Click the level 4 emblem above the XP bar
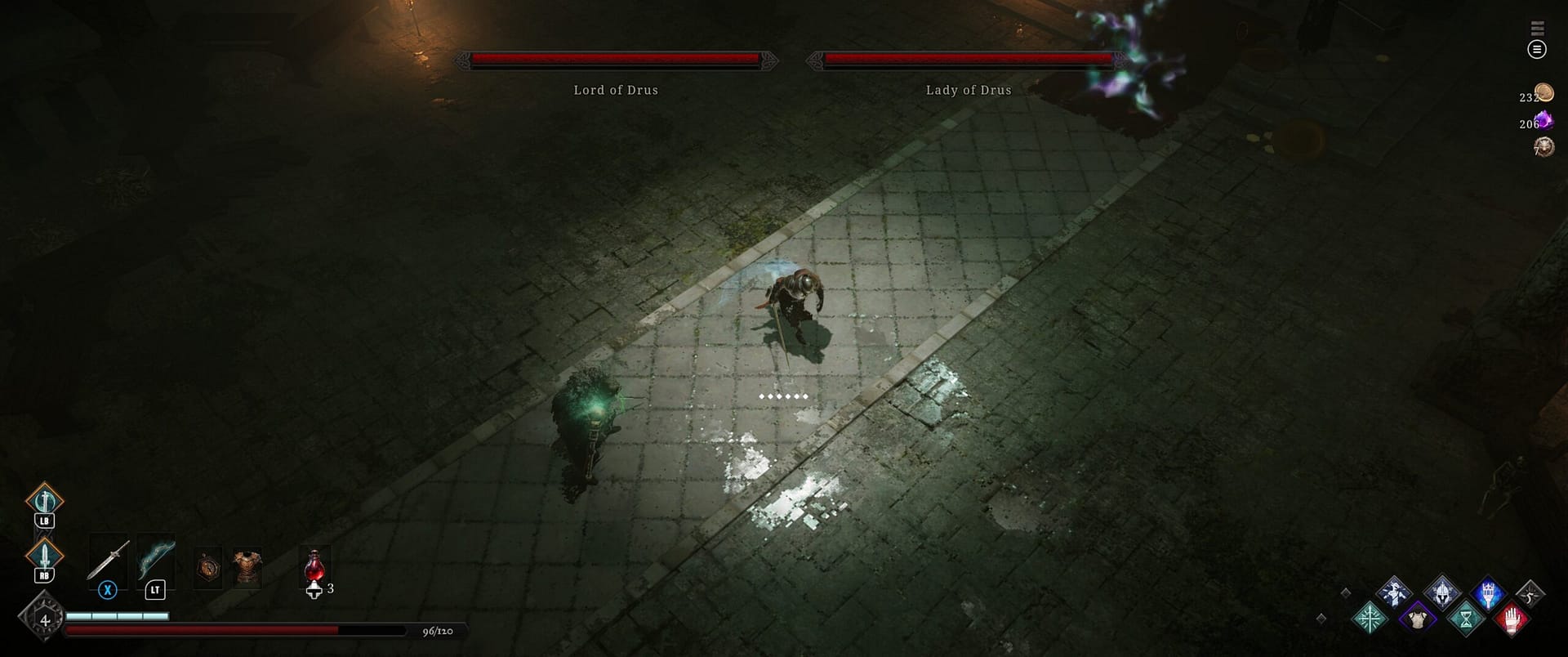Screen dimensions: 1568x657 45,619
